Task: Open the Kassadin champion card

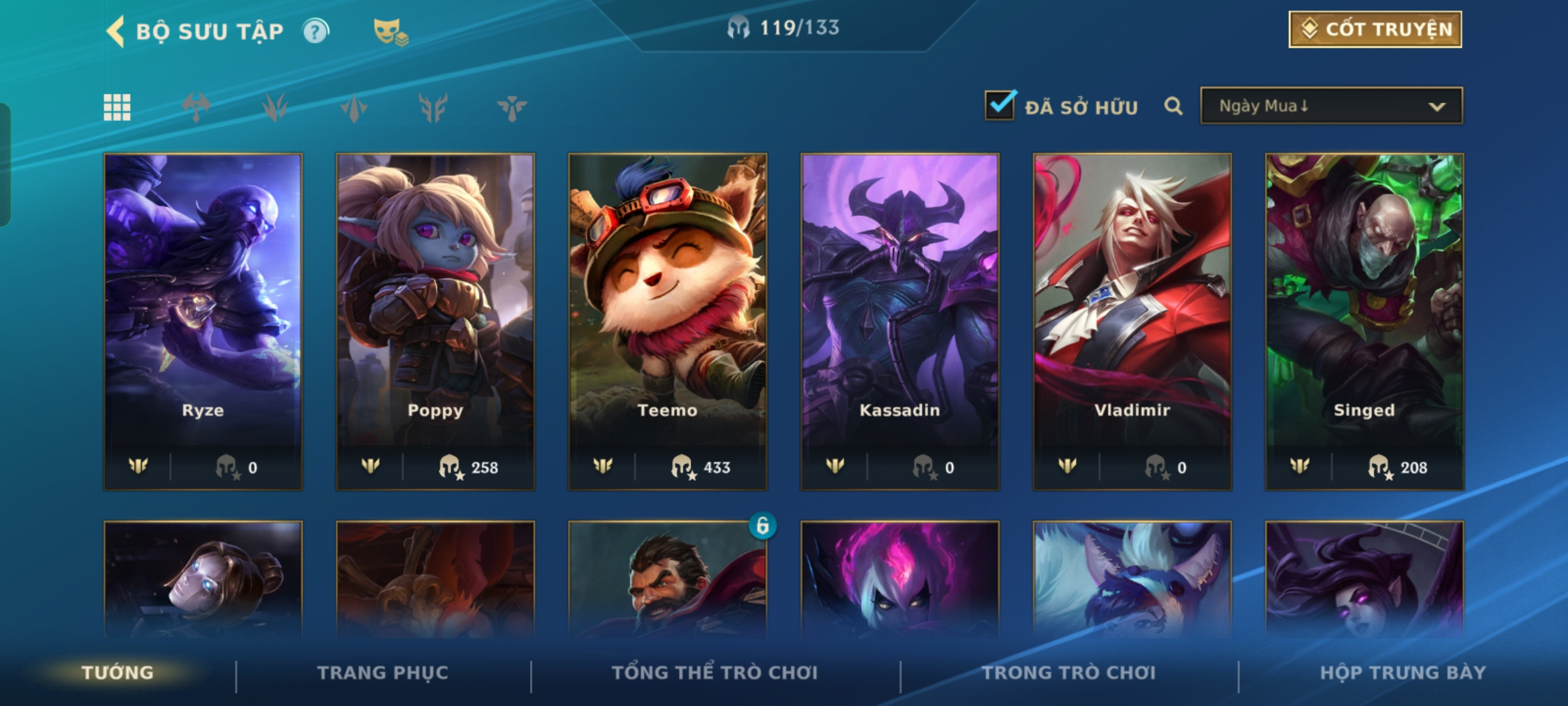Action: pos(900,320)
